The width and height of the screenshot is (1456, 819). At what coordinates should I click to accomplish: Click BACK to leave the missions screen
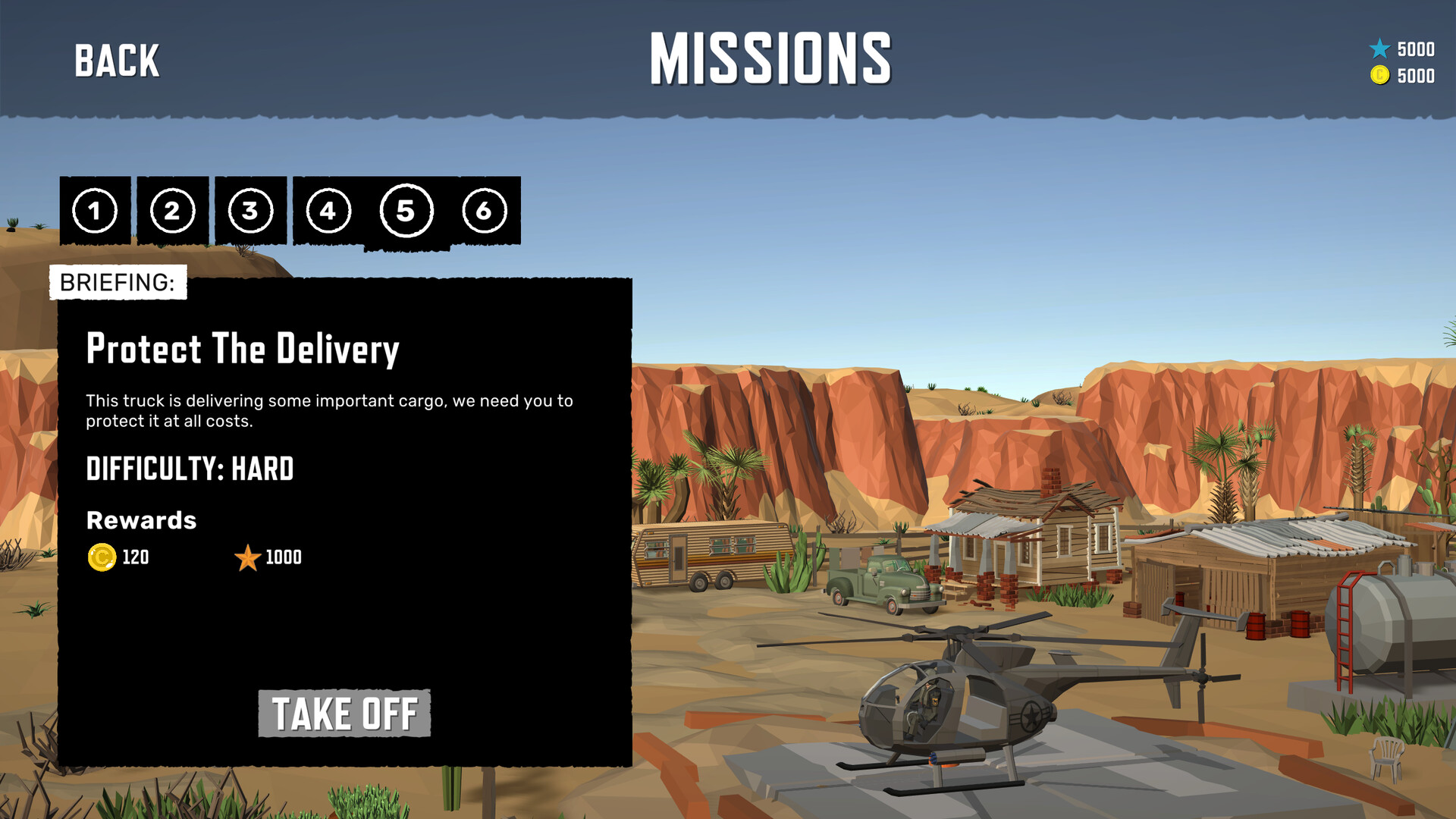pos(115,59)
